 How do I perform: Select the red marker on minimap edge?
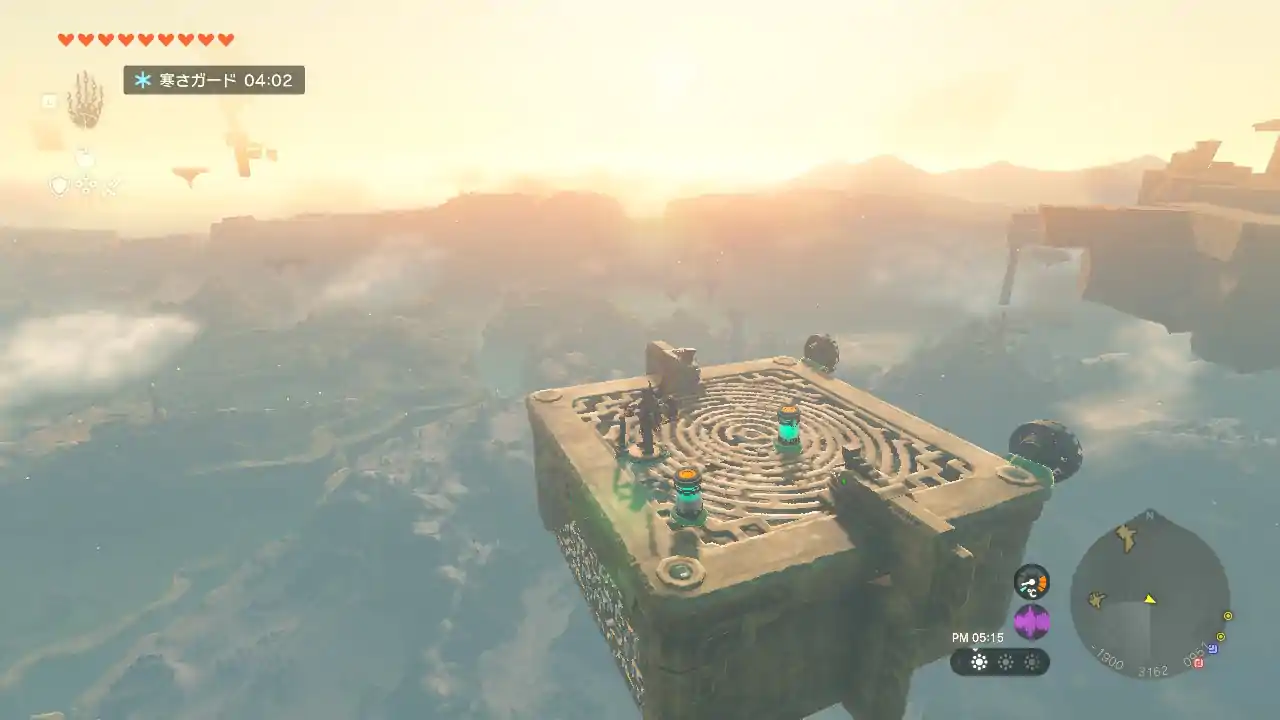[x=1198, y=662]
